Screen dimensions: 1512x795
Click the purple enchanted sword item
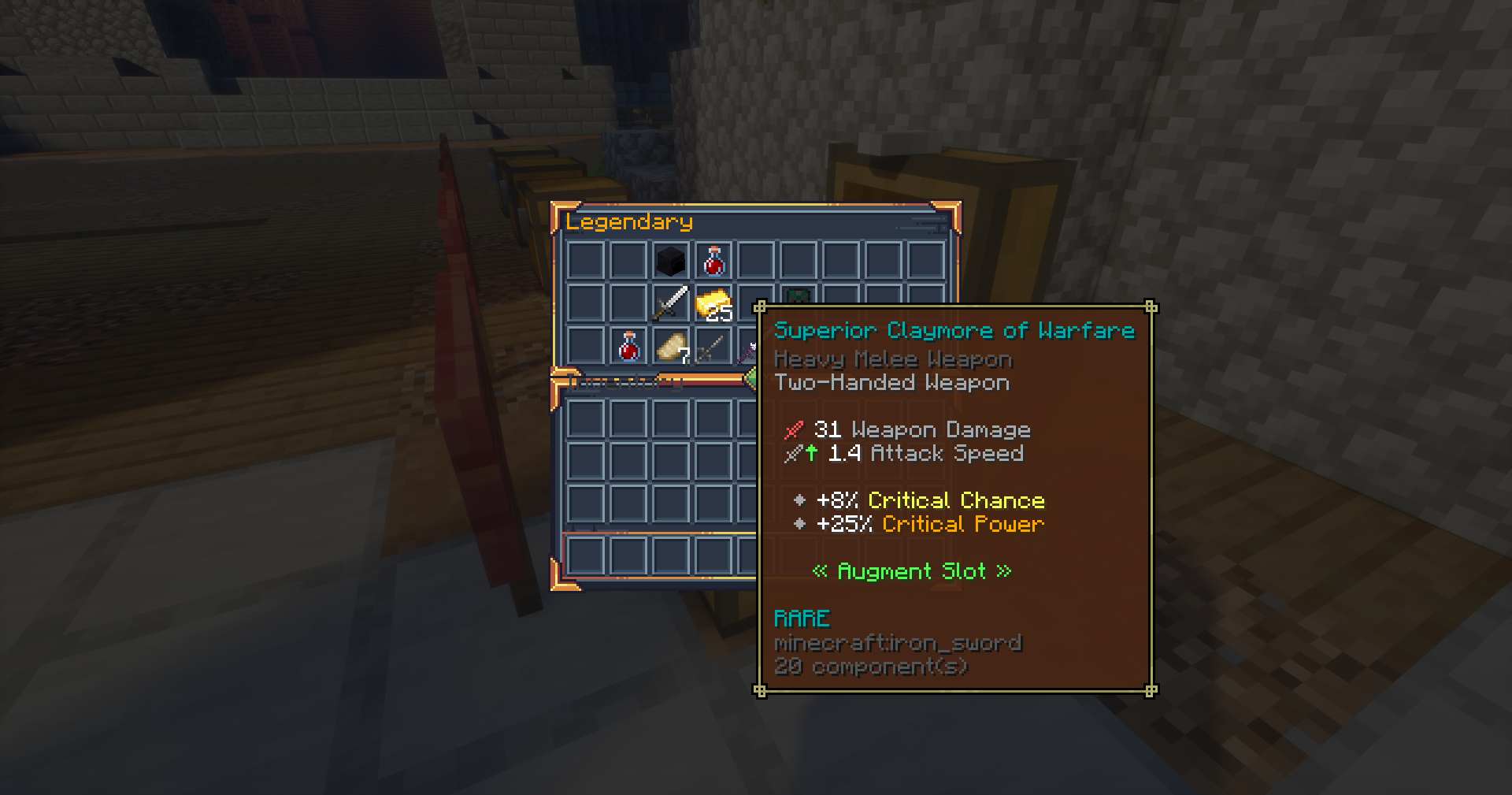coord(747,352)
